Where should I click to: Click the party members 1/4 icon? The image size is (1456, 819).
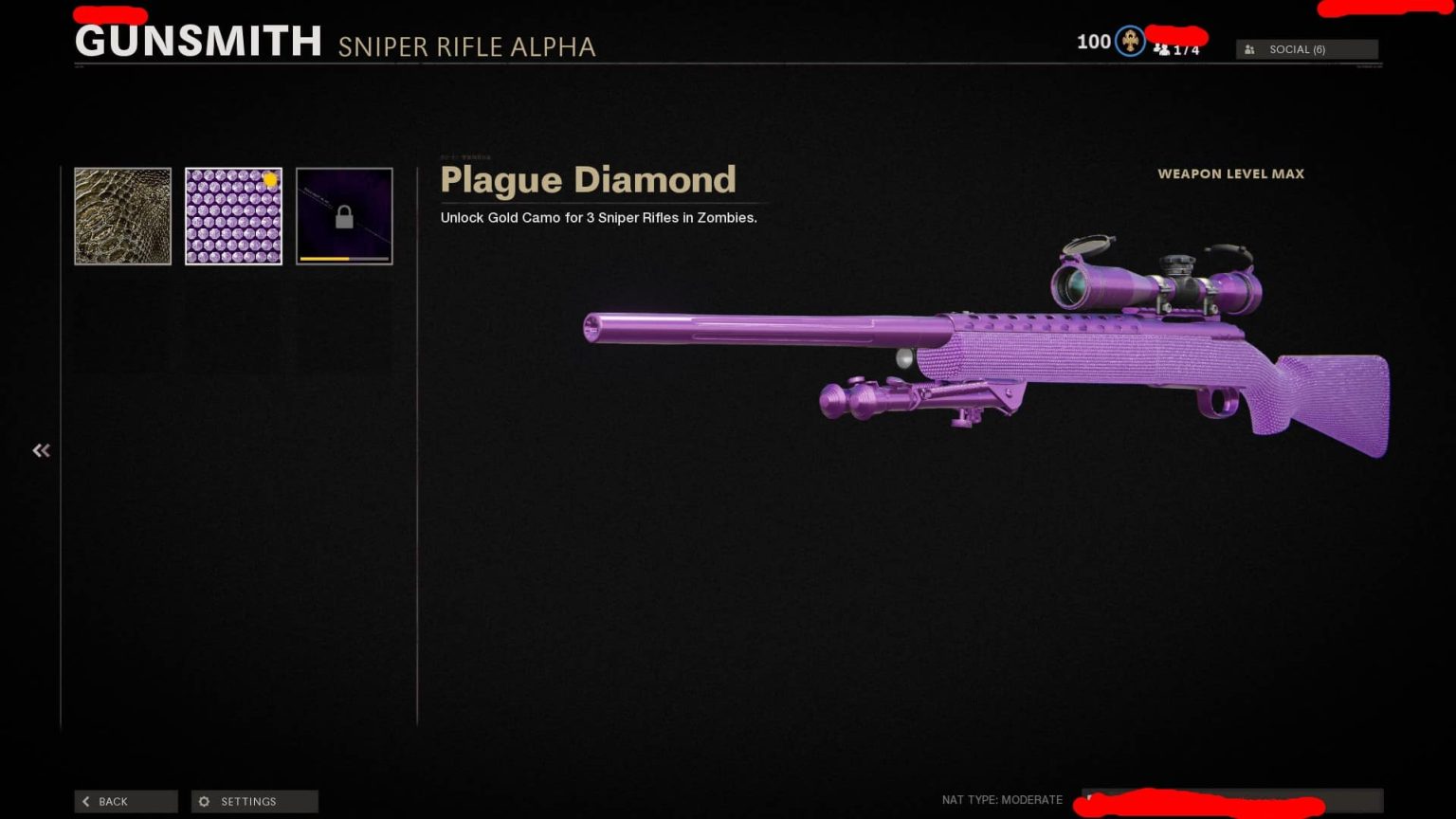[x=1163, y=48]
